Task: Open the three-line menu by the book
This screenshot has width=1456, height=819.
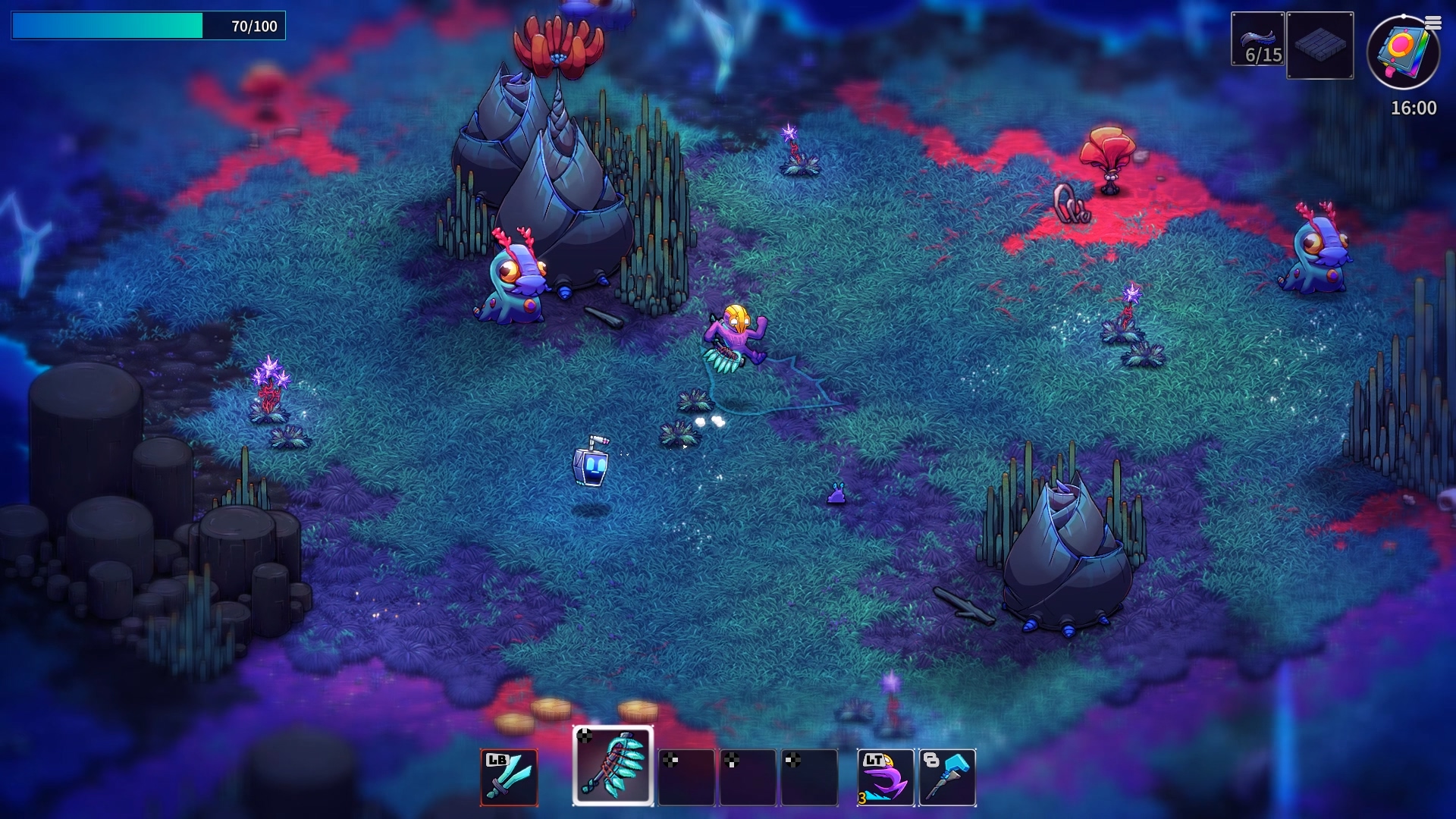Action: pos(1432,24)
